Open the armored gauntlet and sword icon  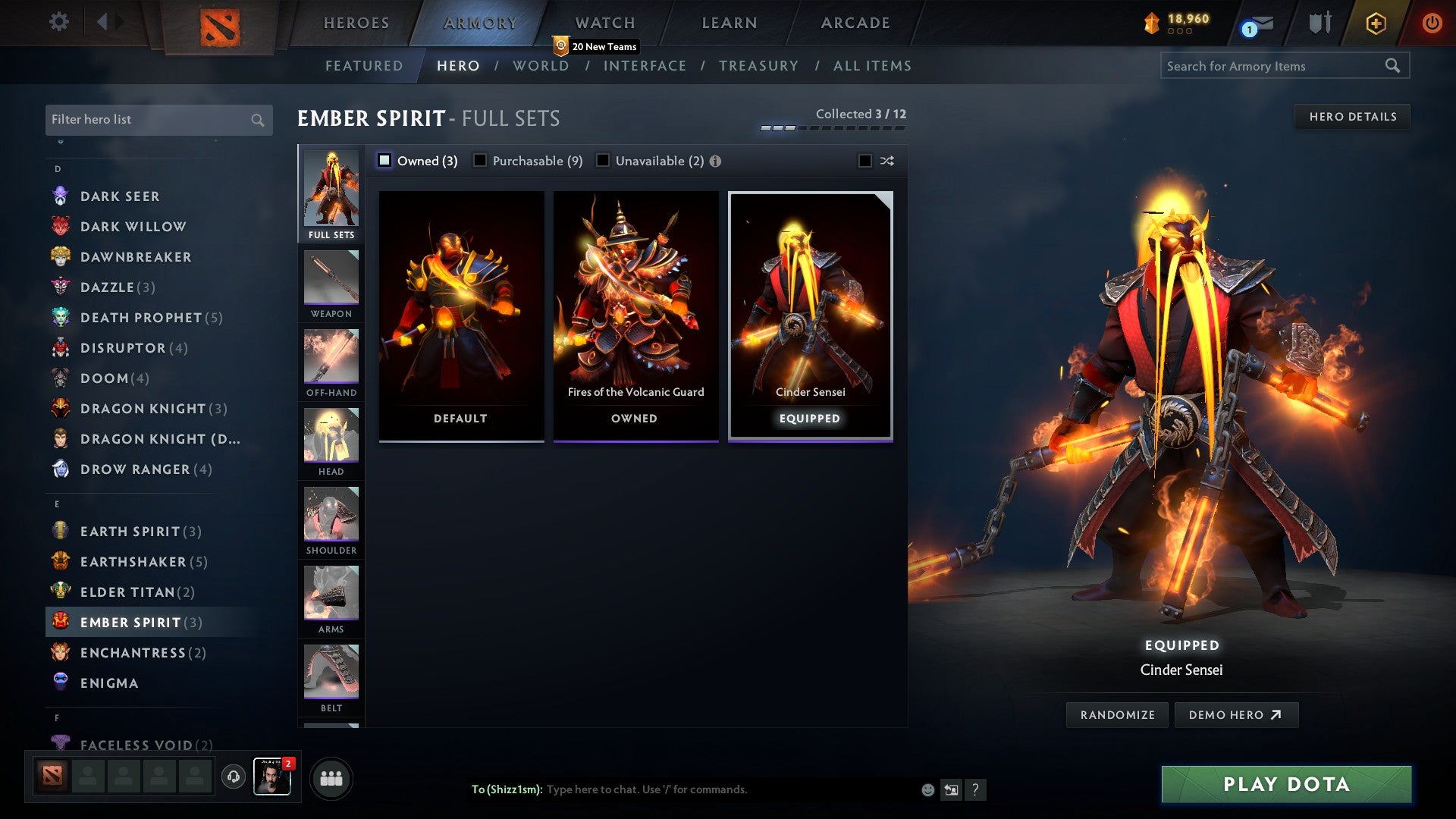(1319, 22)
